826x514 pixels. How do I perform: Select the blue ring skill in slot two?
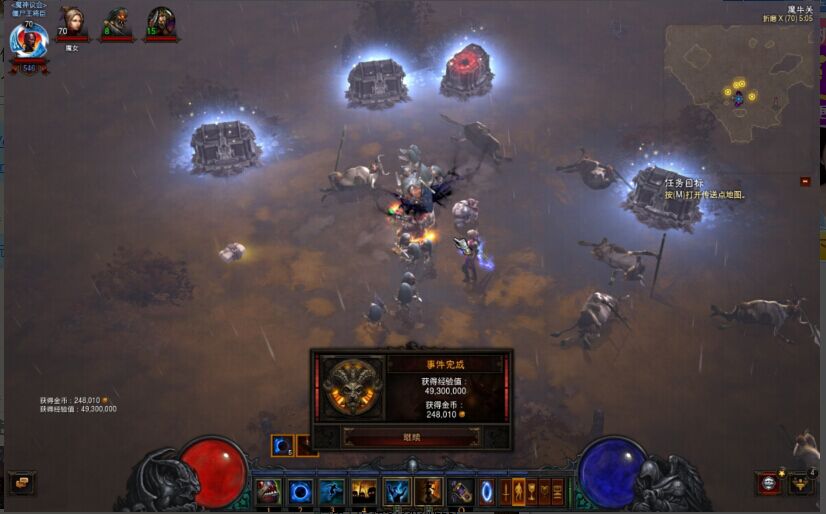point(300,491)
